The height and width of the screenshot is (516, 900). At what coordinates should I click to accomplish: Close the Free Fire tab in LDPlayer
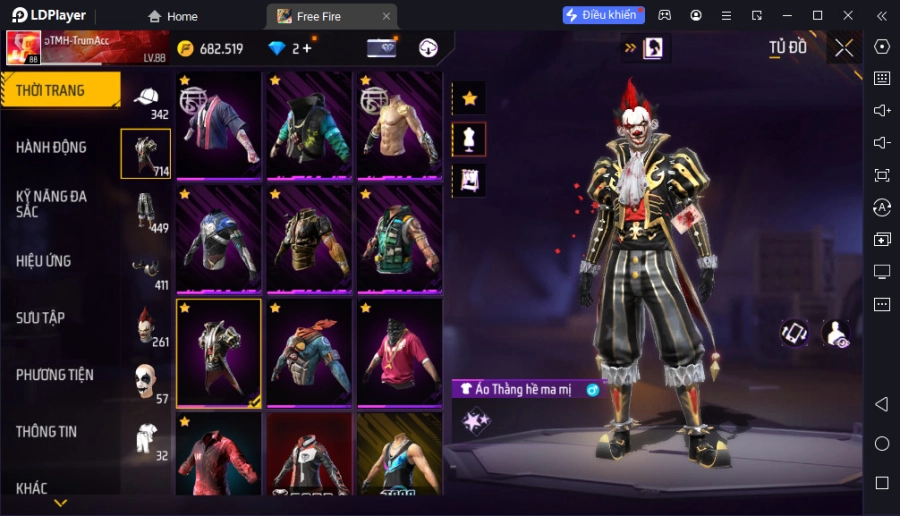(x=387, y=16)
